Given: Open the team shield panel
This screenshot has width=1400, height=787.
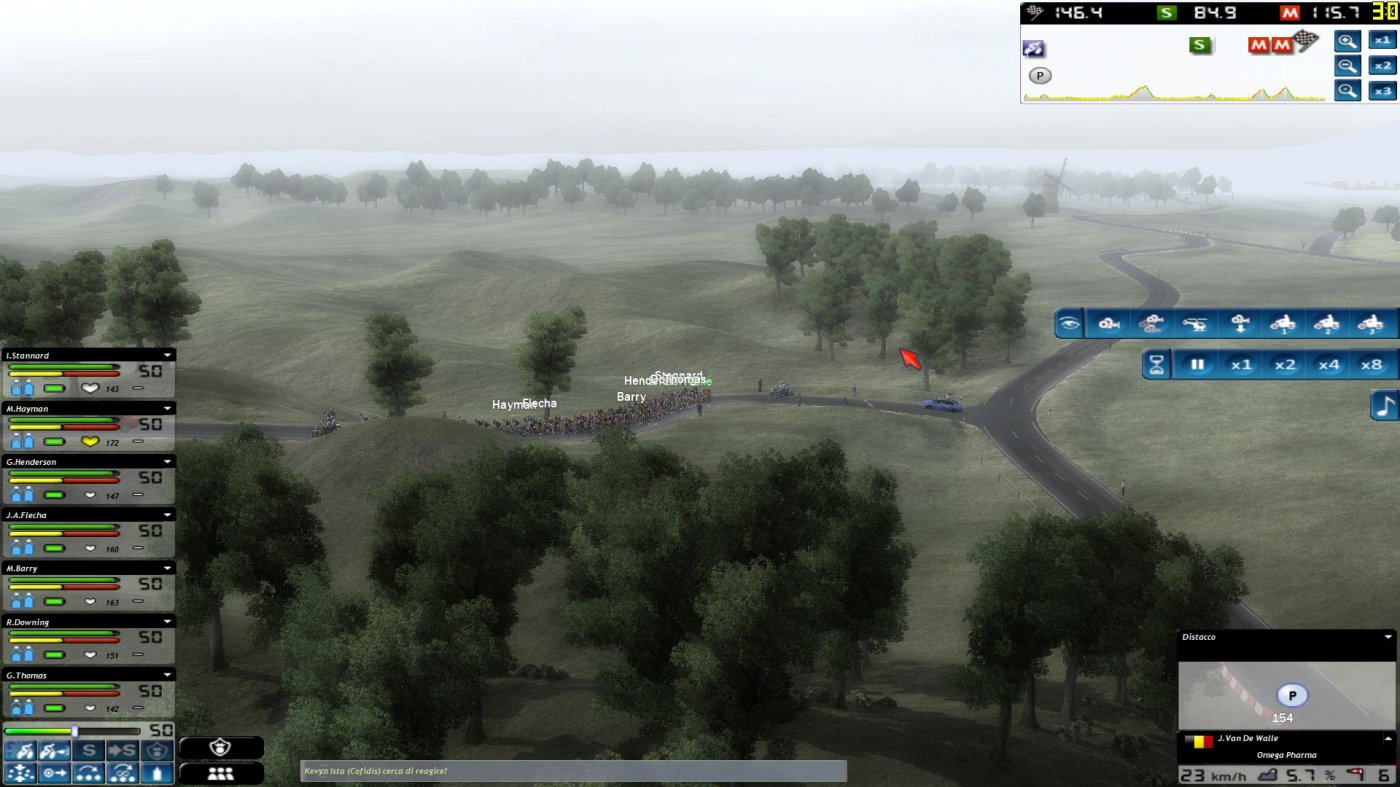Looking at the screenshot, I should pos(221,747).
